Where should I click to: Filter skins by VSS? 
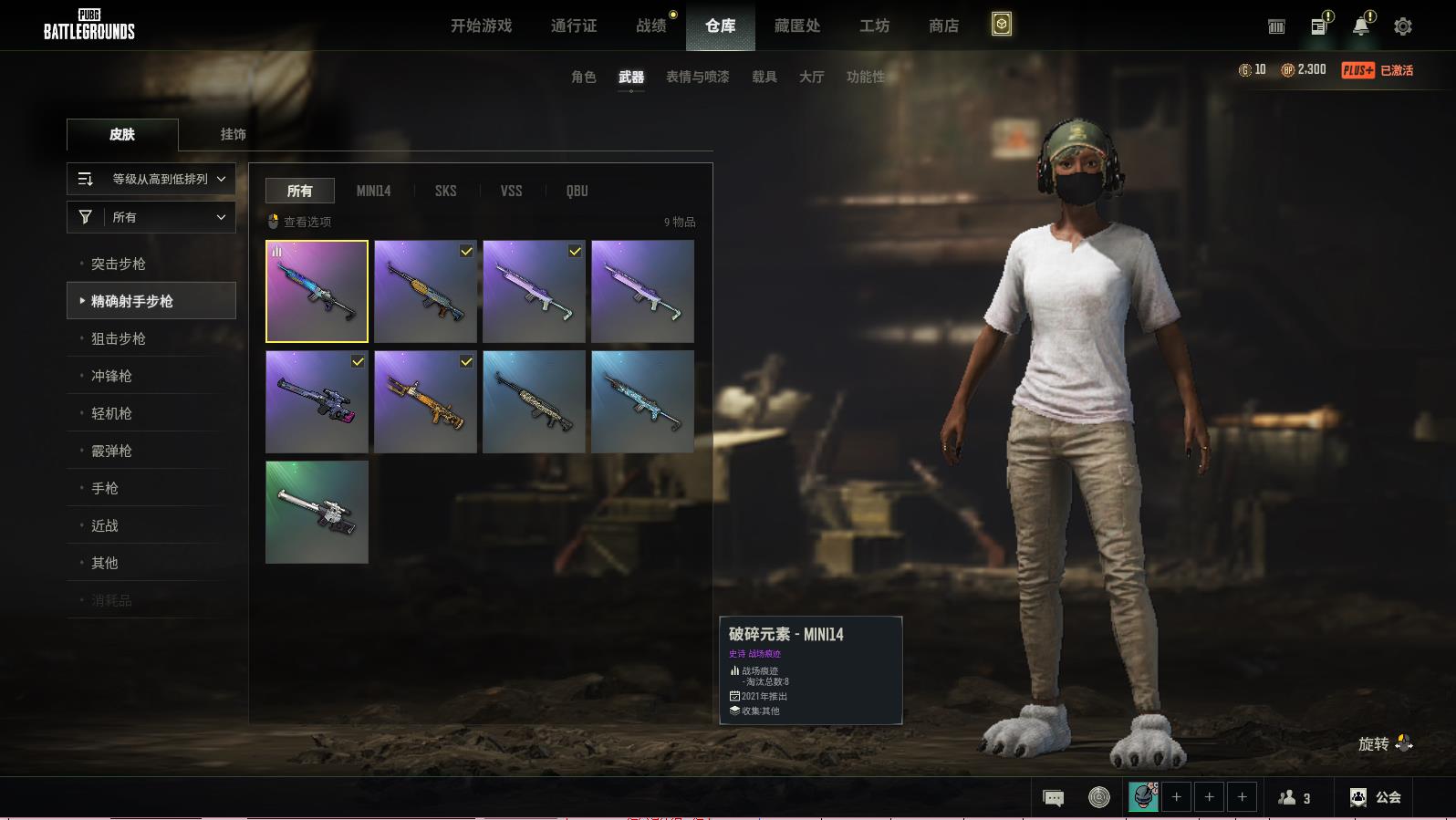(x=511, y=191)
